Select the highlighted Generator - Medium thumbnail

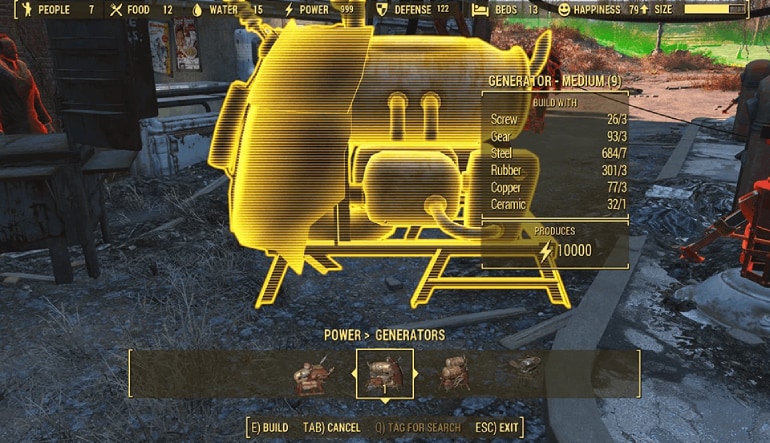point(385,374)
